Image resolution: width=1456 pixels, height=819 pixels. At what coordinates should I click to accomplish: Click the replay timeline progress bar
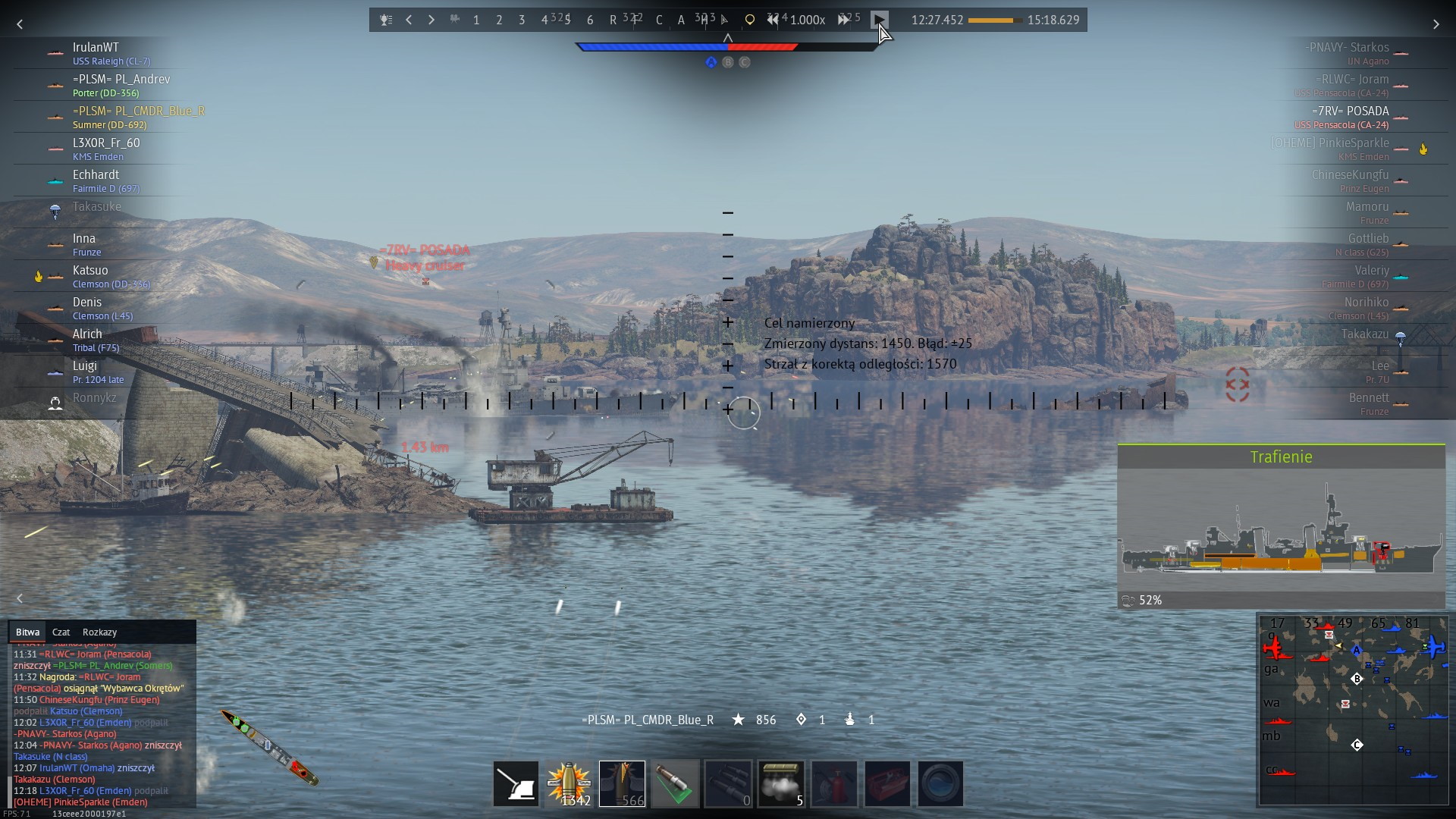[x=994, y=20]
